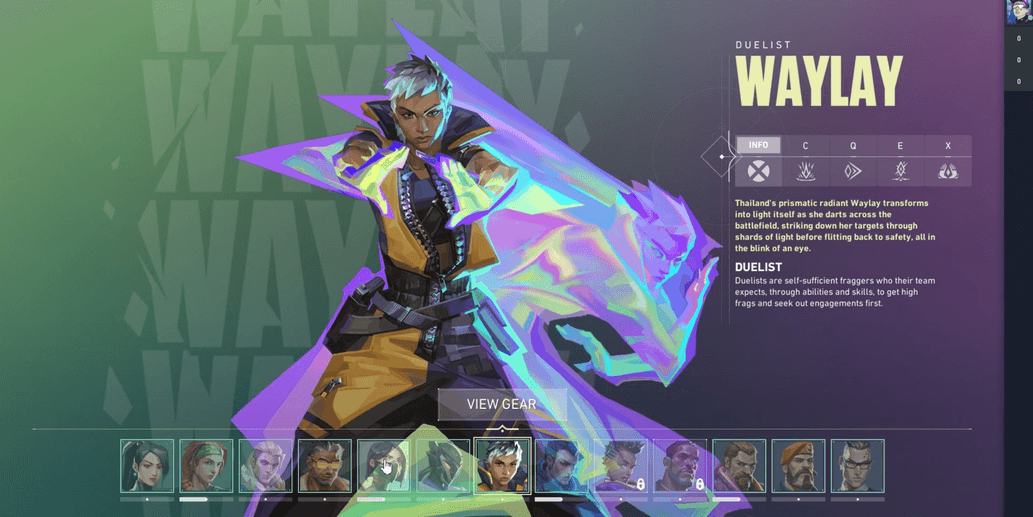Click Waylay's highlighted agent portrait

pyautogui.click(x=502, y=466)
